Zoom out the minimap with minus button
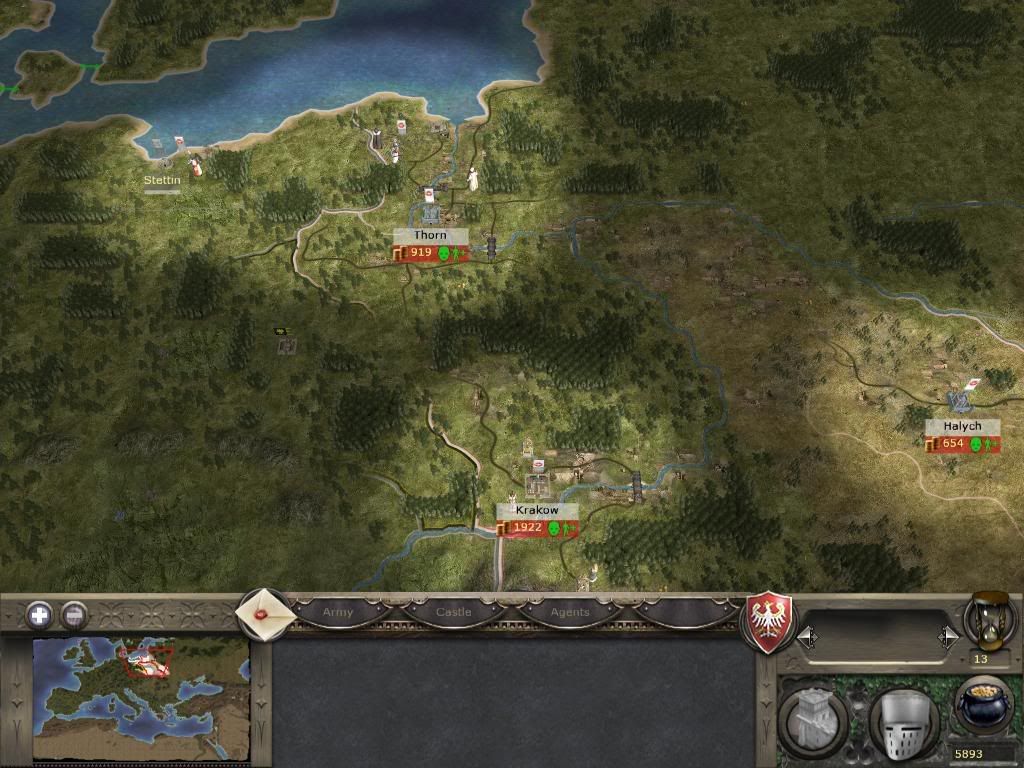The width and height of the screenshot is (1024, 768). pyautogui.click(x=74, y=614)
